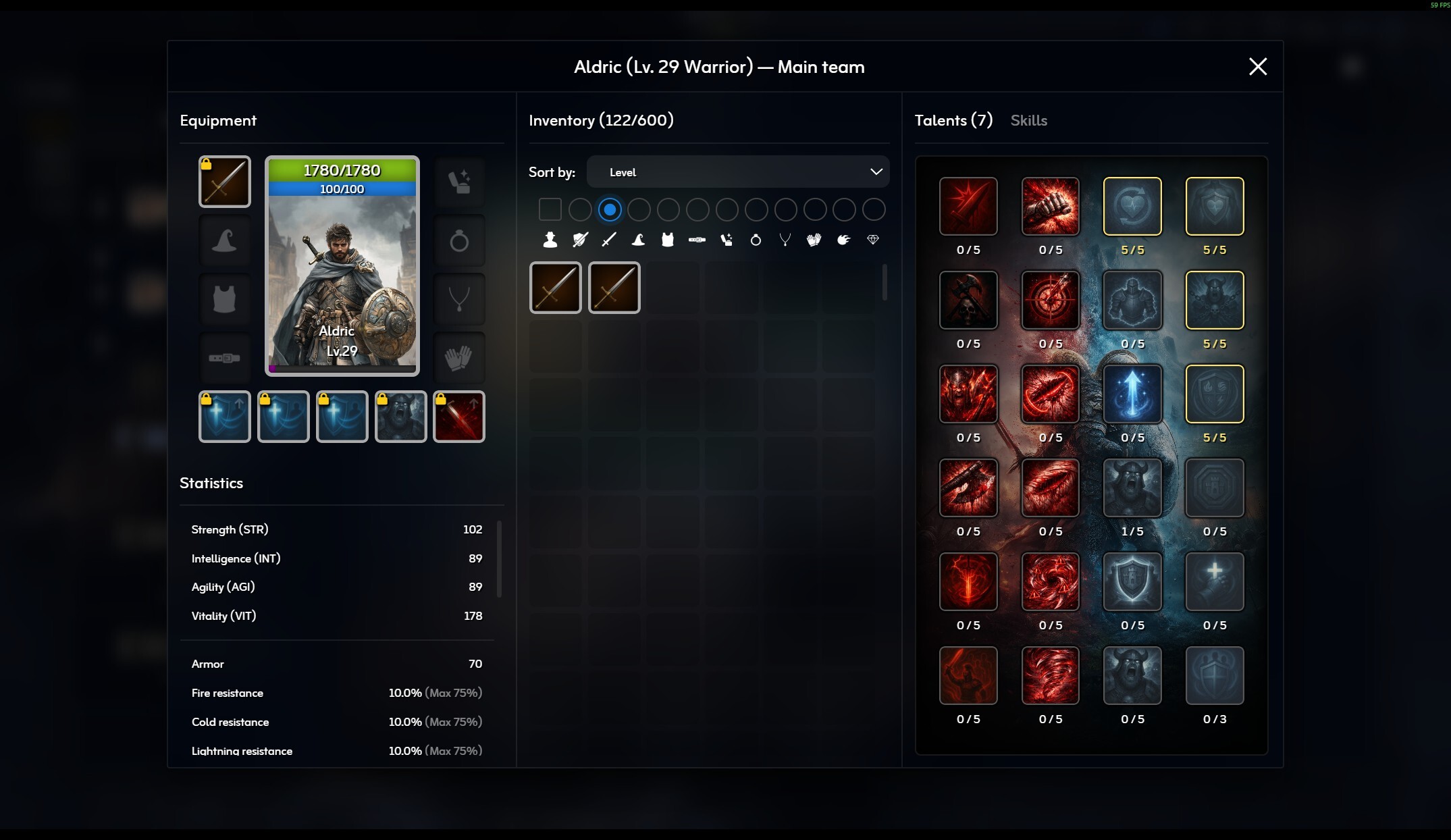Open the 5/5 shield talent in the top row
The image size is (1451, 840).
click(x=1214, y=207)
